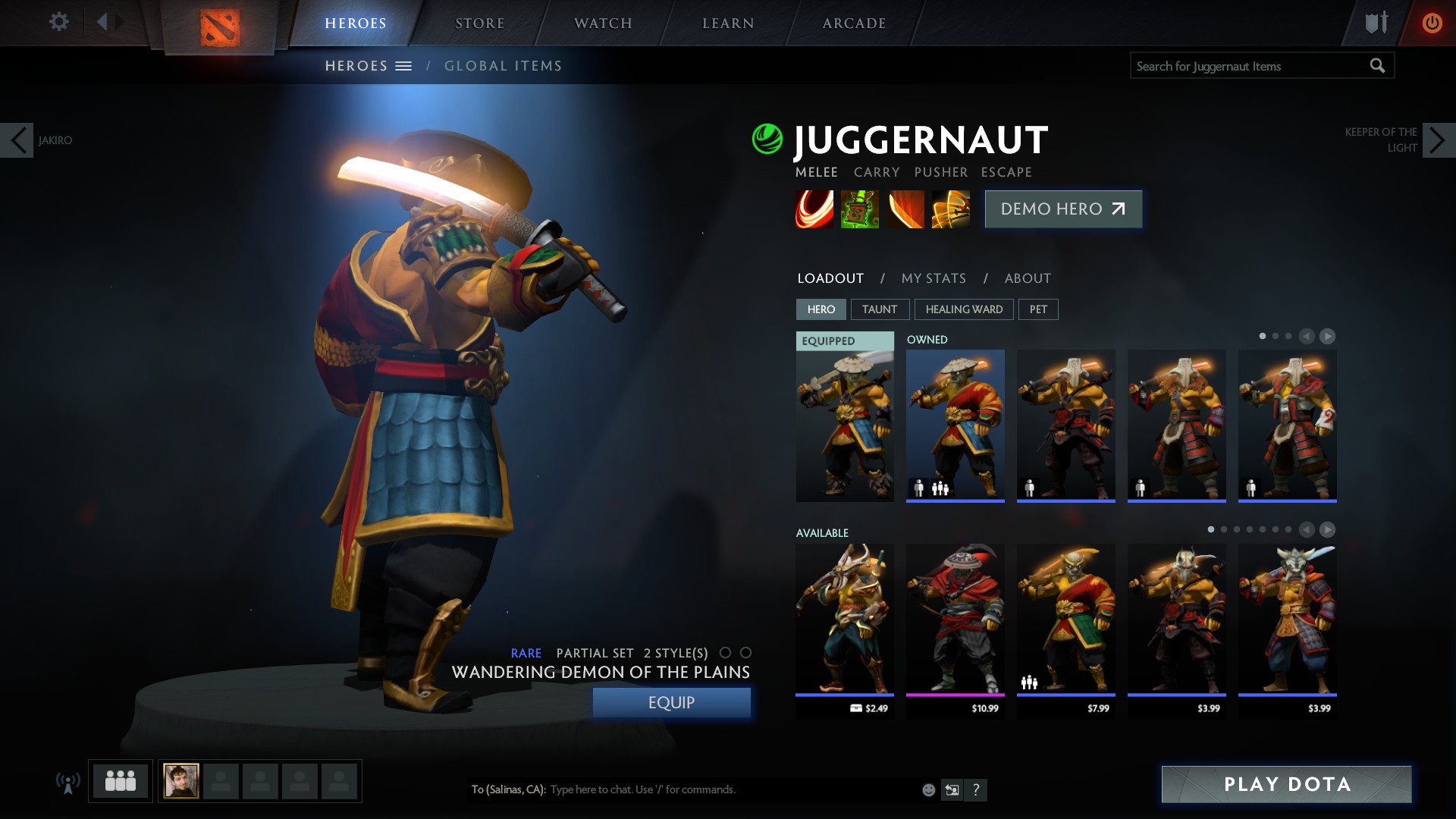View the About hero section

[1028, 278]
